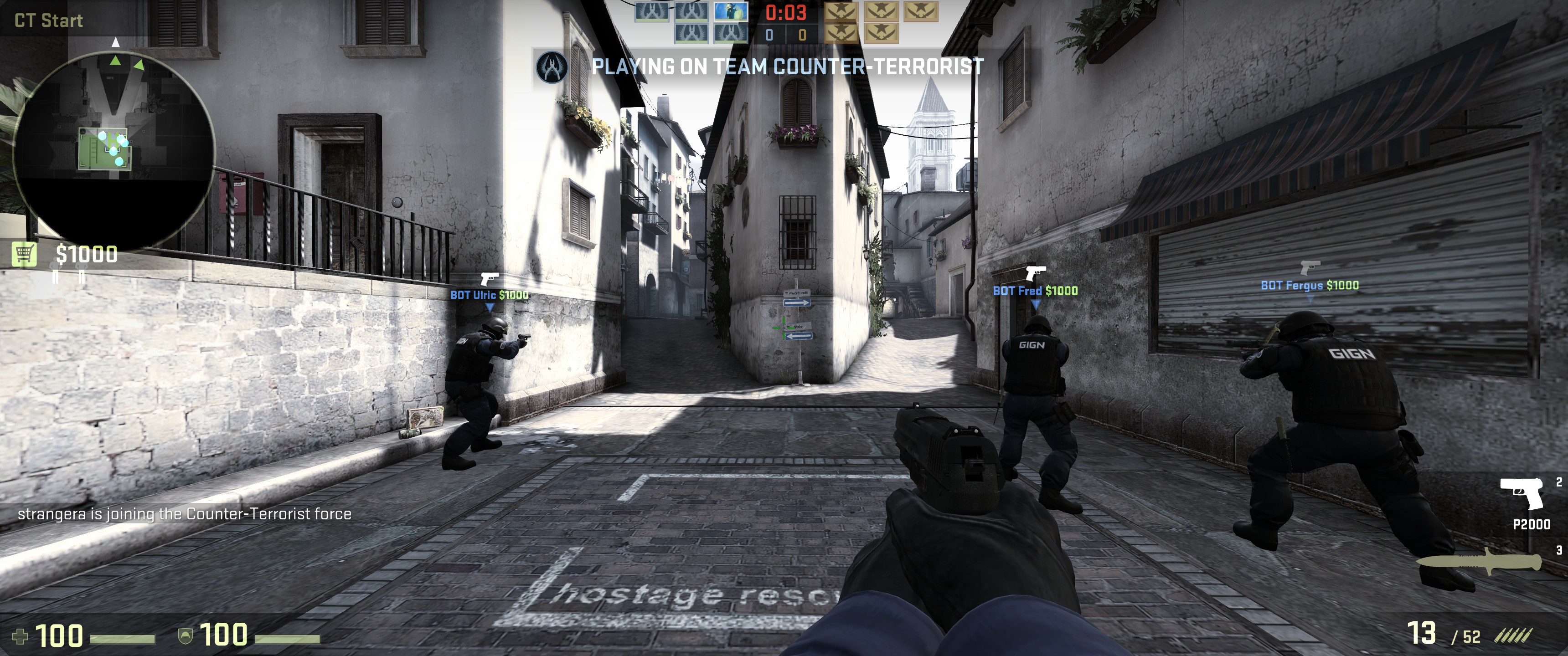The image size is (1568, 656).
Task: Open the buy menu shopping cart icon
Action: pyautogui.click(x=24, y=254)
